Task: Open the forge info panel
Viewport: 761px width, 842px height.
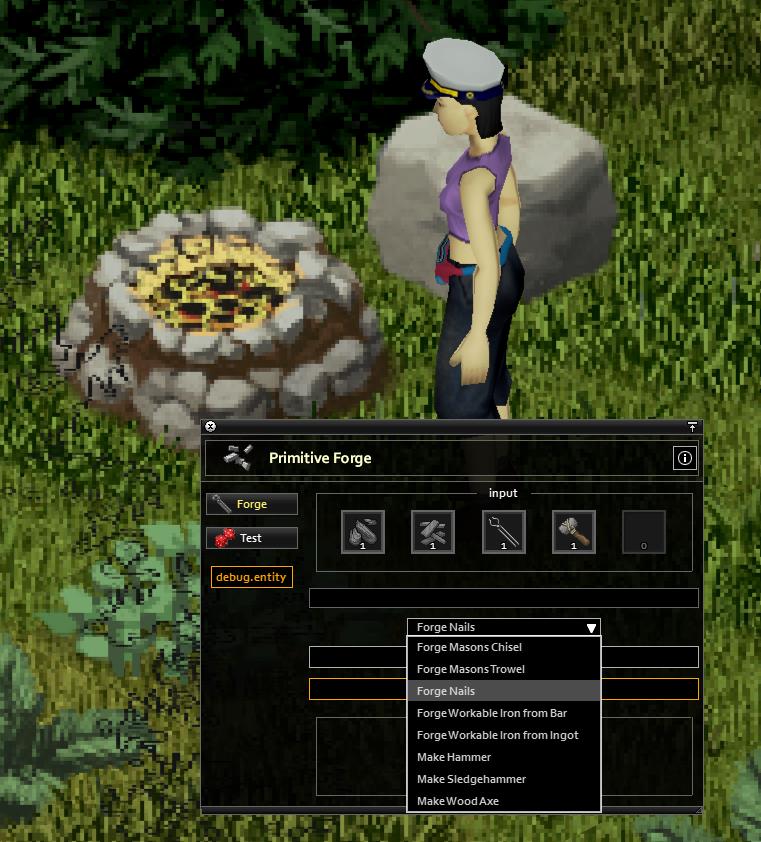Action: [x=685, y=458]
